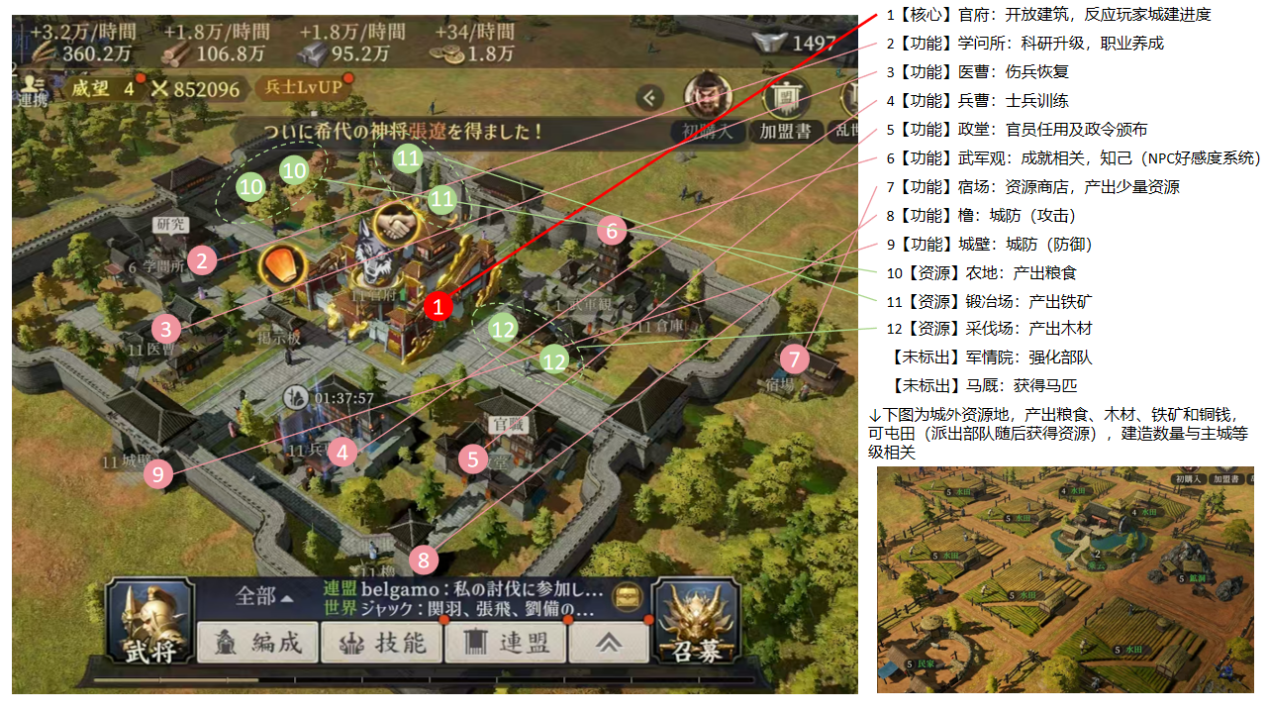1267x713 pixels.
Task: Open the 編成 formation menu
Action: [257, 642]
